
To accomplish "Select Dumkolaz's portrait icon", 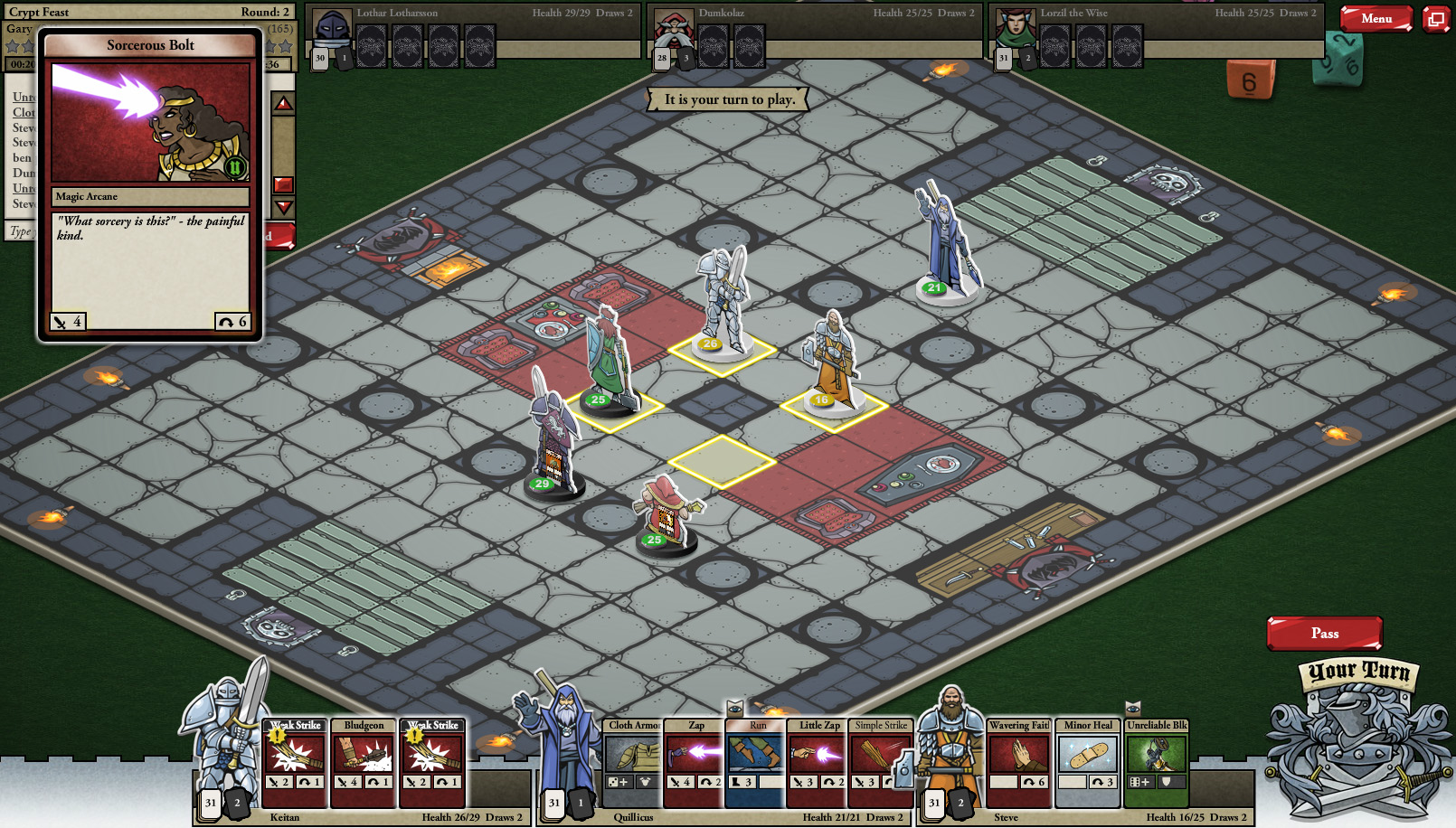I will pyautogui.click(x=673, y=25).
